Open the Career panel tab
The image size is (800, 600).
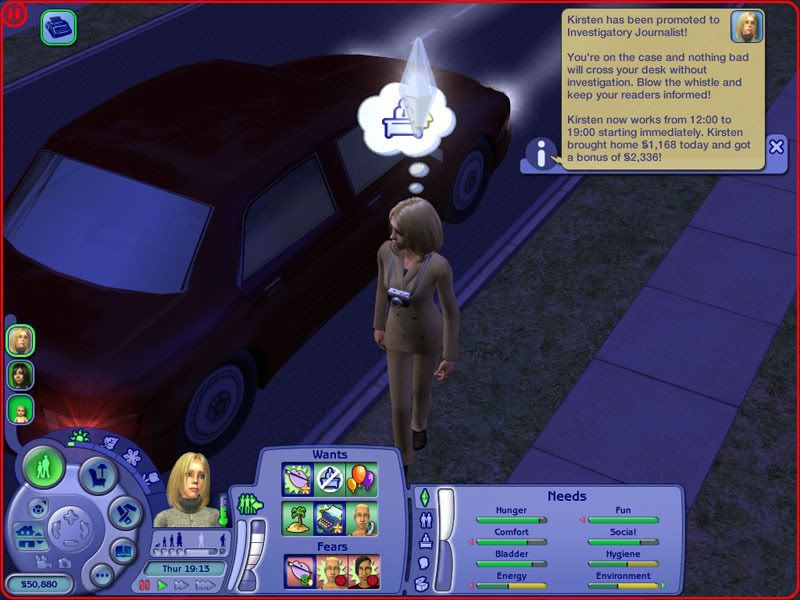pyautogui.click(x=423, y=541)
